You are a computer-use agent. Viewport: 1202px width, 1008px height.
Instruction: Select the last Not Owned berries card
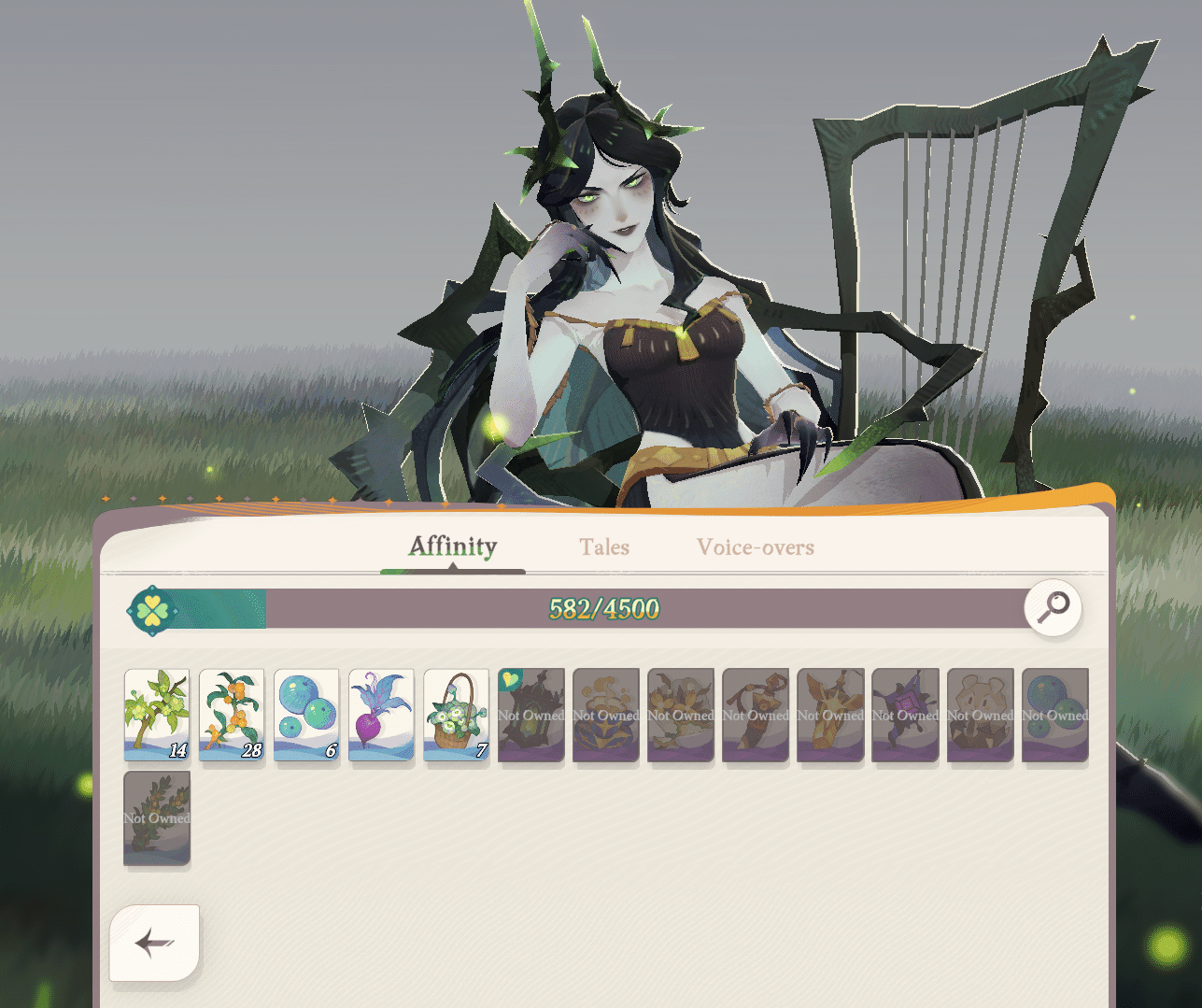[x=1054, y=715]
